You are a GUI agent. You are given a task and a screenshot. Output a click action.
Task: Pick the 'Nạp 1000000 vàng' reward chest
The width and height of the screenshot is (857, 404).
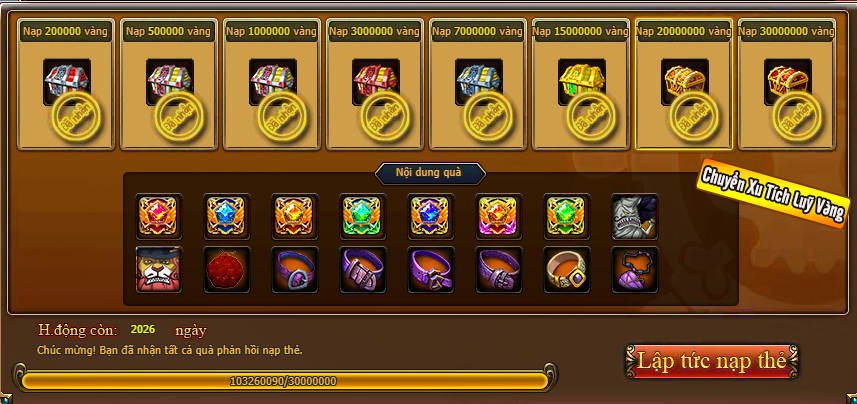point(272,81)
